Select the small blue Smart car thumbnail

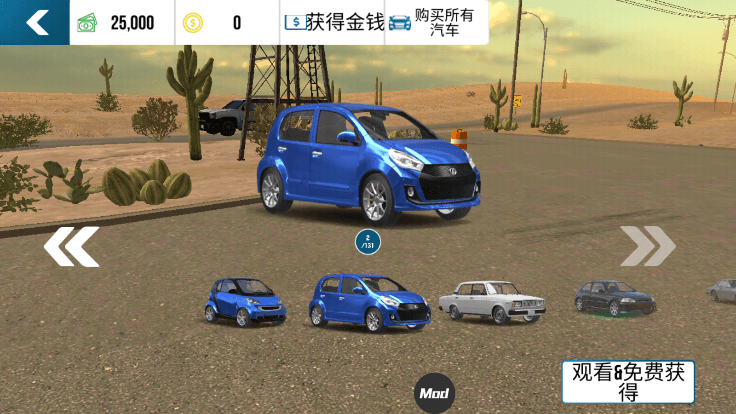tap(244, 300)
